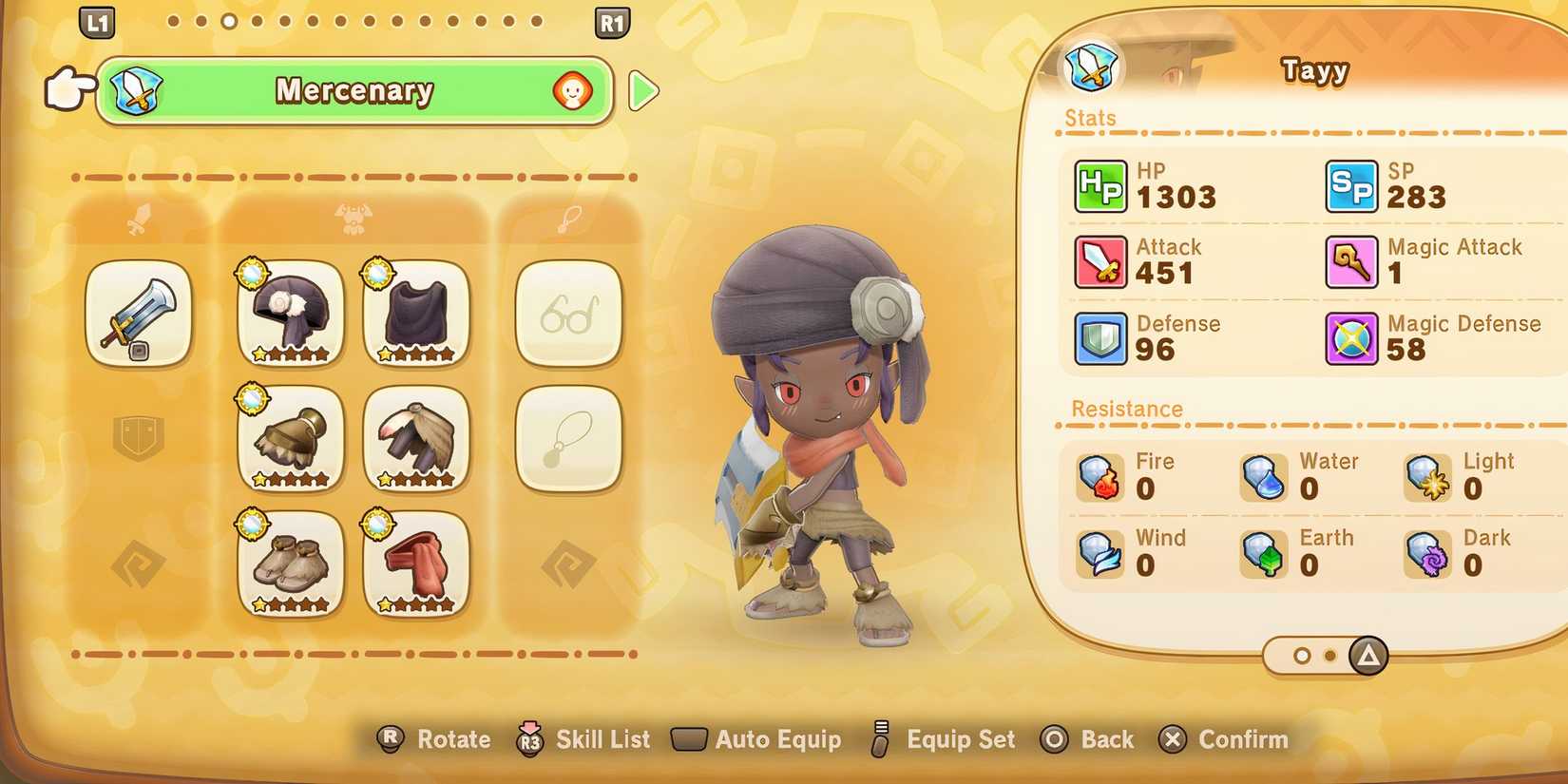Select the equipped boots slot
Image resolution: width=1568 pixels, height=784 pixels.
(x=289, y=565)
